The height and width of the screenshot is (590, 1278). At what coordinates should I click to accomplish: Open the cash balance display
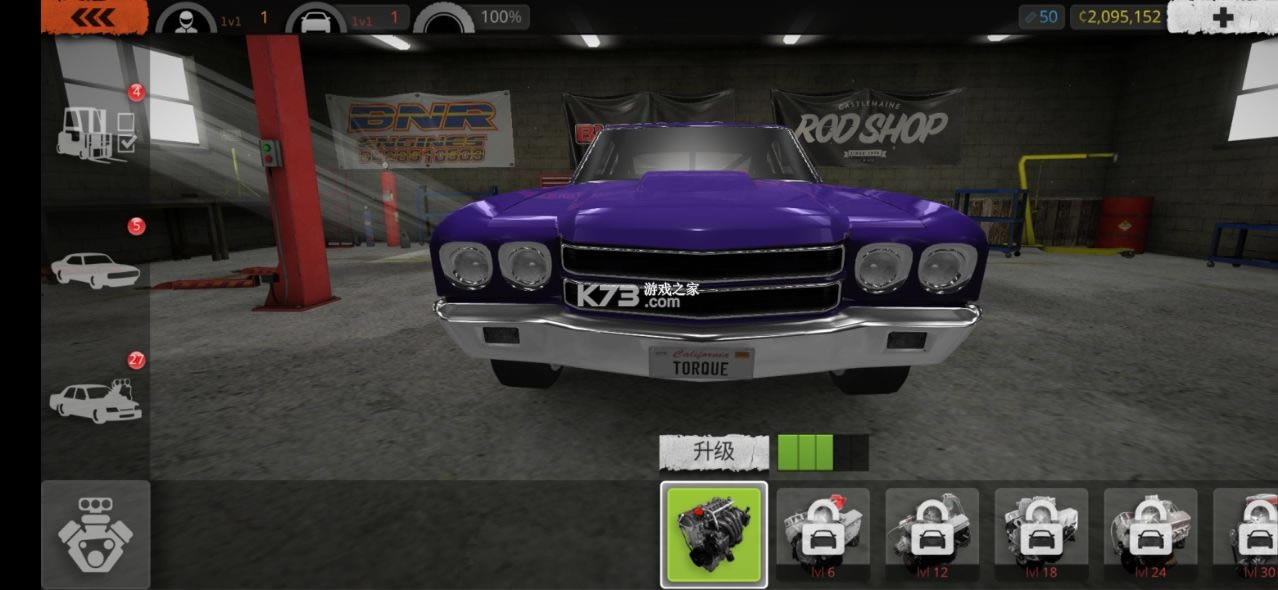(x=1119, y=17)
